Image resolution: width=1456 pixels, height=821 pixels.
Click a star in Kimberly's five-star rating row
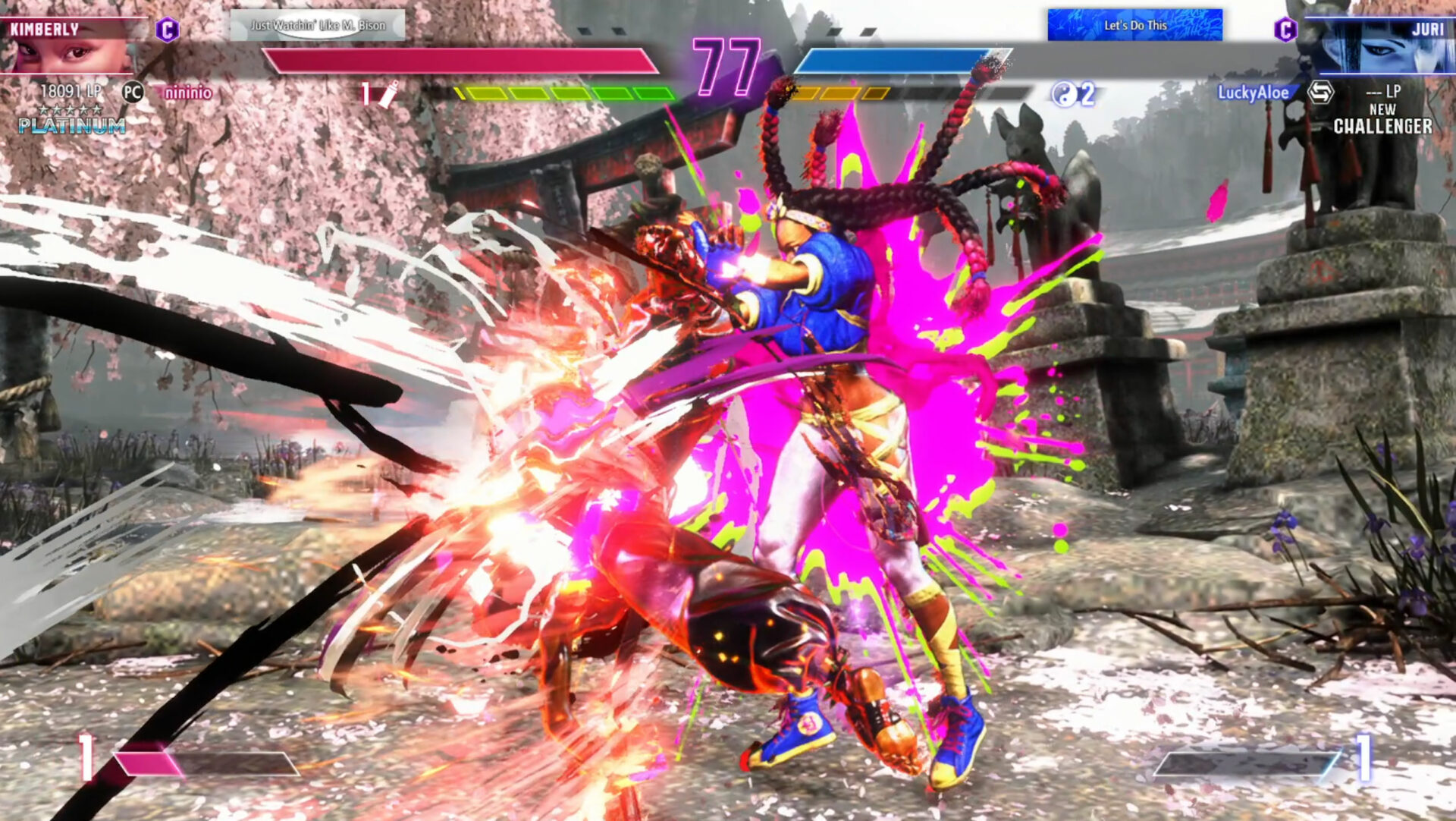[70, 109]
